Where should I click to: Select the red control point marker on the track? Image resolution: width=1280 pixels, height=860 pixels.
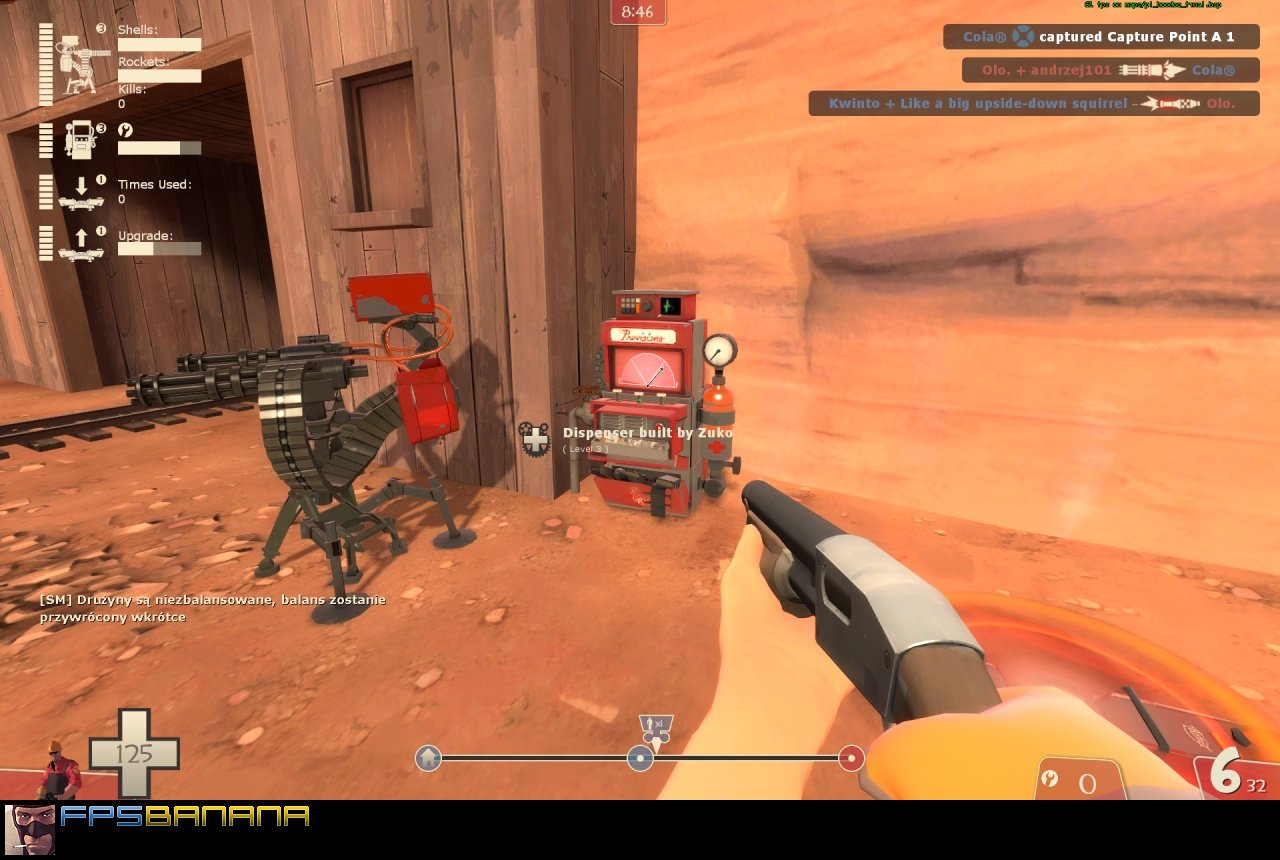click(850, 759)
